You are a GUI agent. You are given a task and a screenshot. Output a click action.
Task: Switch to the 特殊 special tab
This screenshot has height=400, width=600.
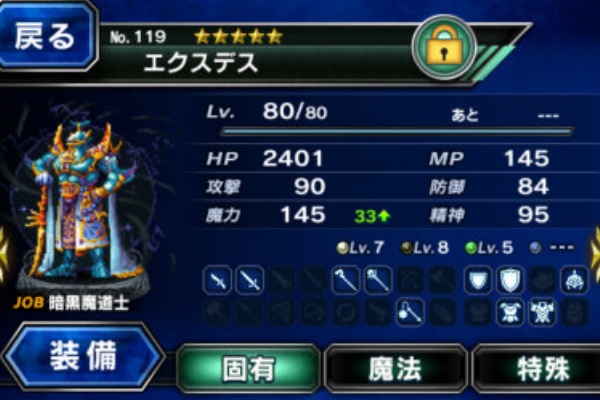click(540, 368)
